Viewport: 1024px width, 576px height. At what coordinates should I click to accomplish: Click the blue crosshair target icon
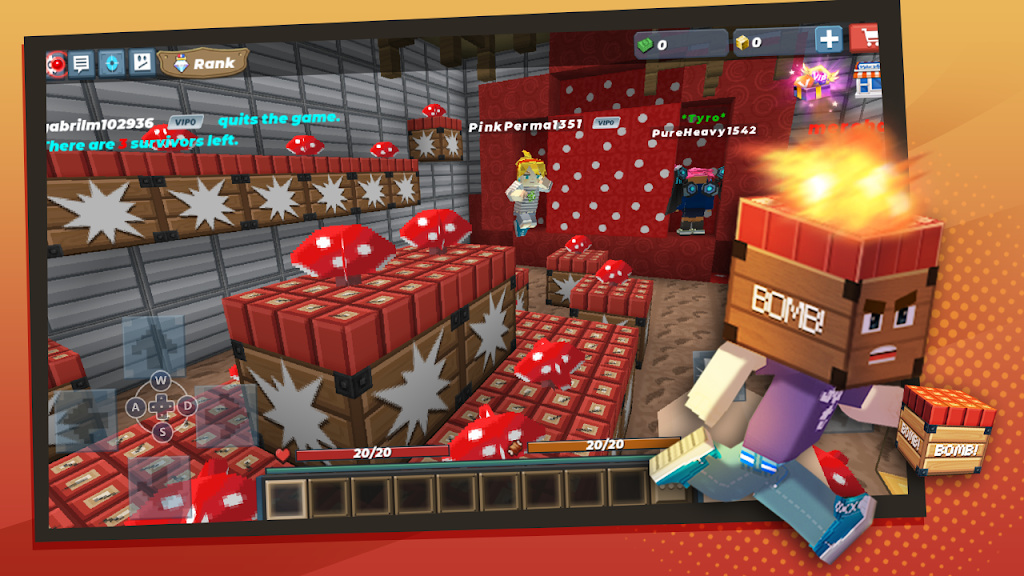111,63
